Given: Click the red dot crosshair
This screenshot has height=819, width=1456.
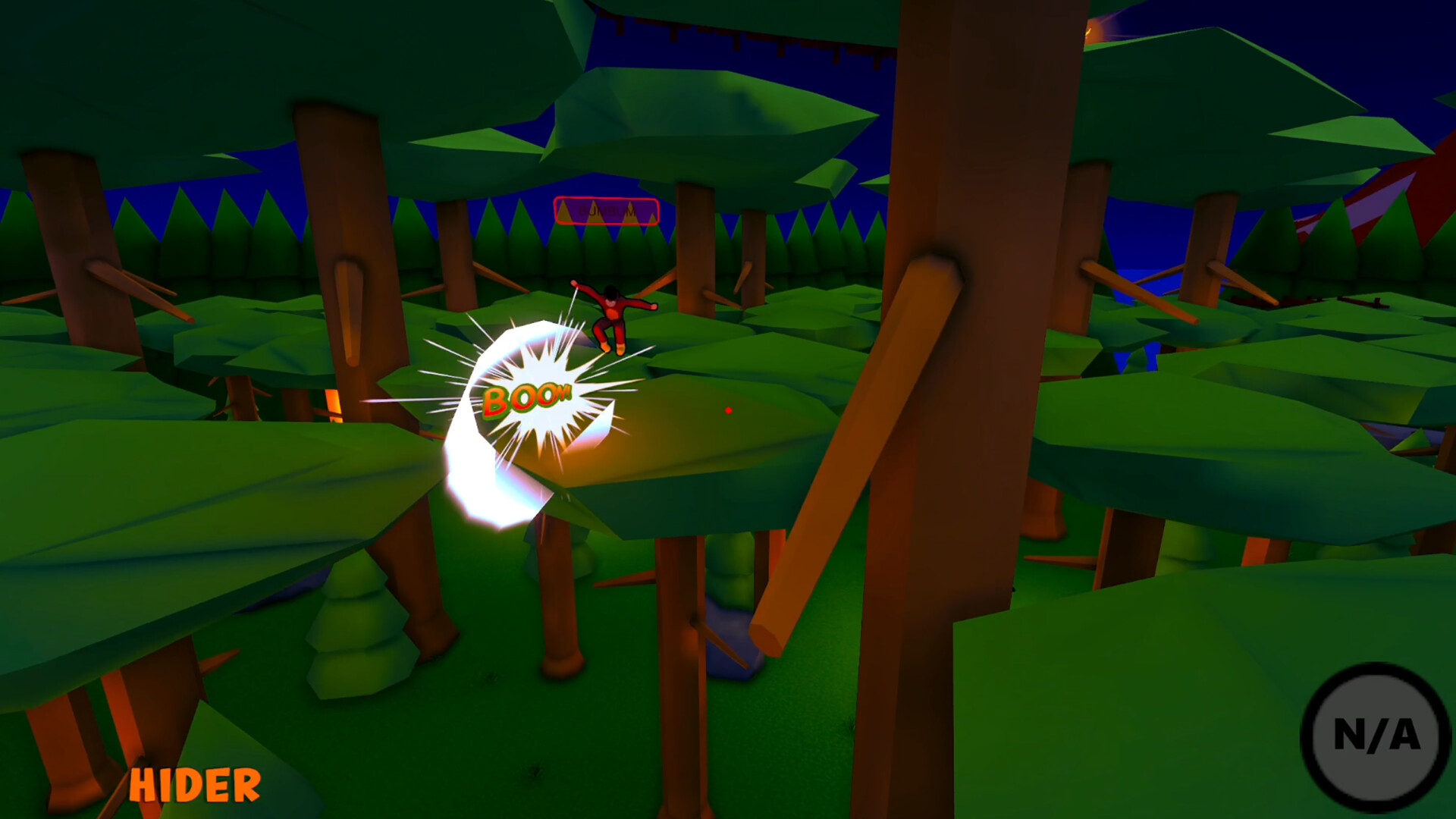Looking at the screenshot, I should (x=729, y=409).
